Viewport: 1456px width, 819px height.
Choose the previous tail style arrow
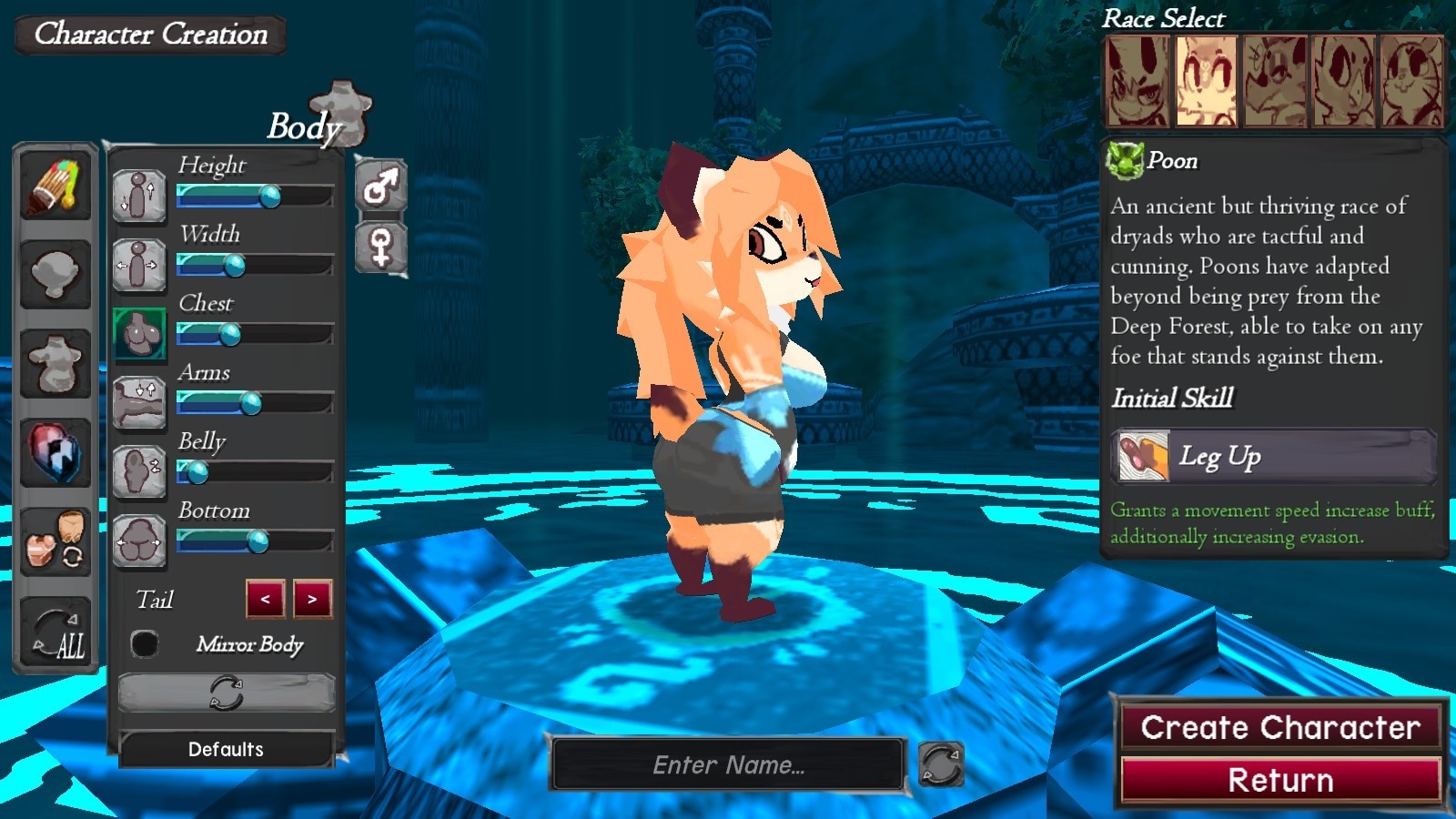point(265,599)
